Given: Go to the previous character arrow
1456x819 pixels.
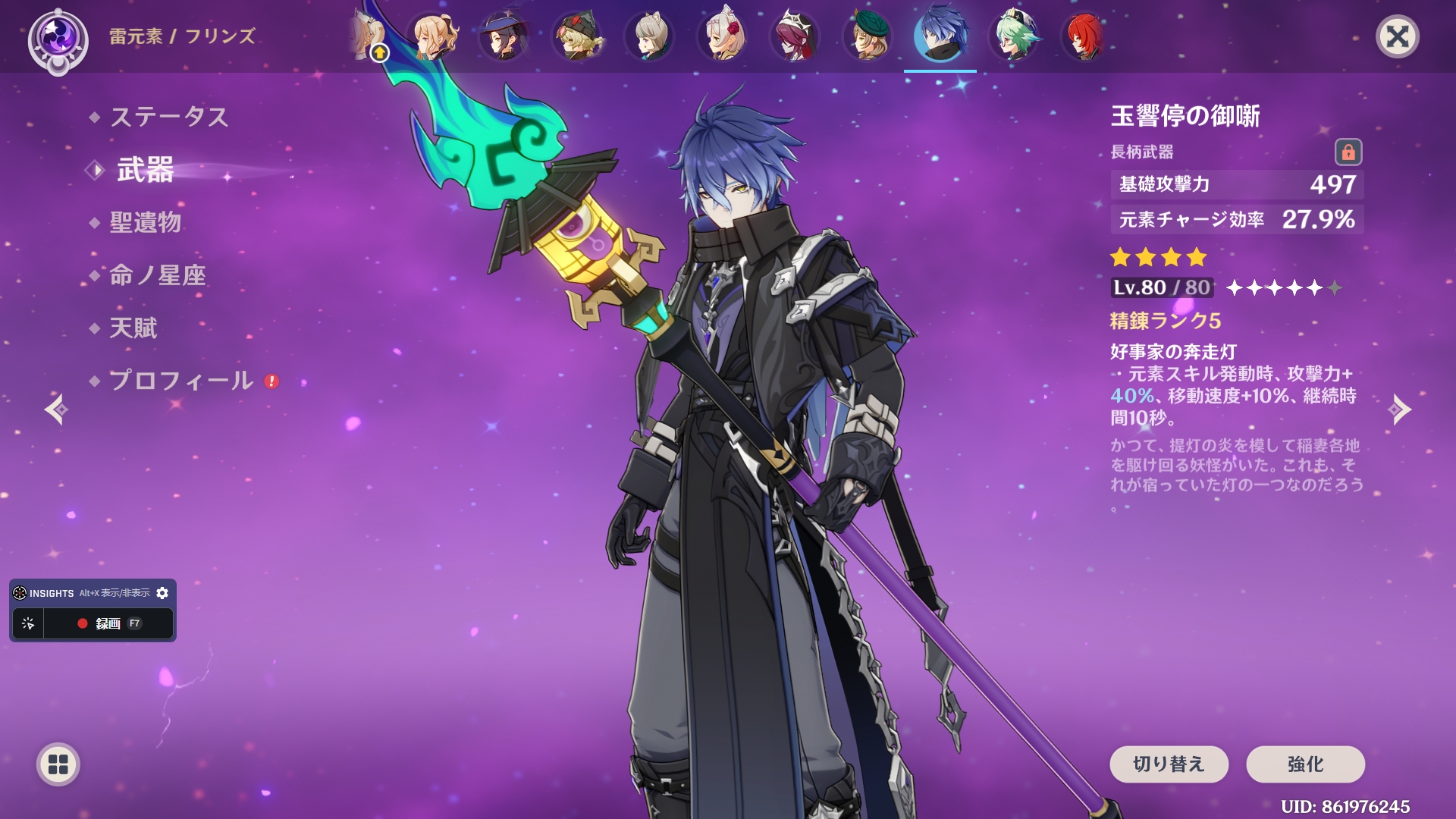Looking at the screenshot, I should tap(56, 409).
